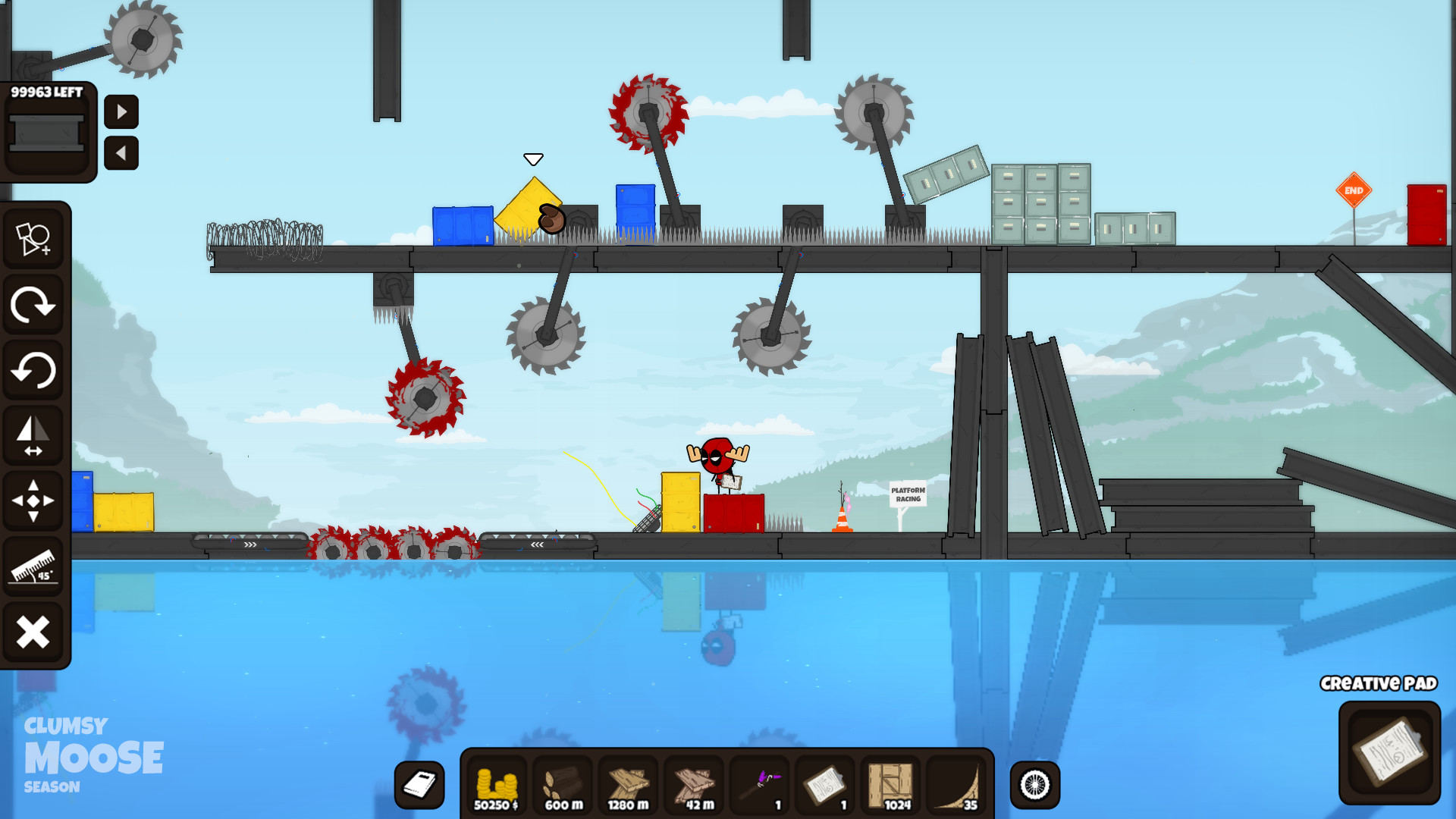Viewport: 1456px width, 819px height.
Task: Select the move tool with directional arrows
Action: coord(34,498)
